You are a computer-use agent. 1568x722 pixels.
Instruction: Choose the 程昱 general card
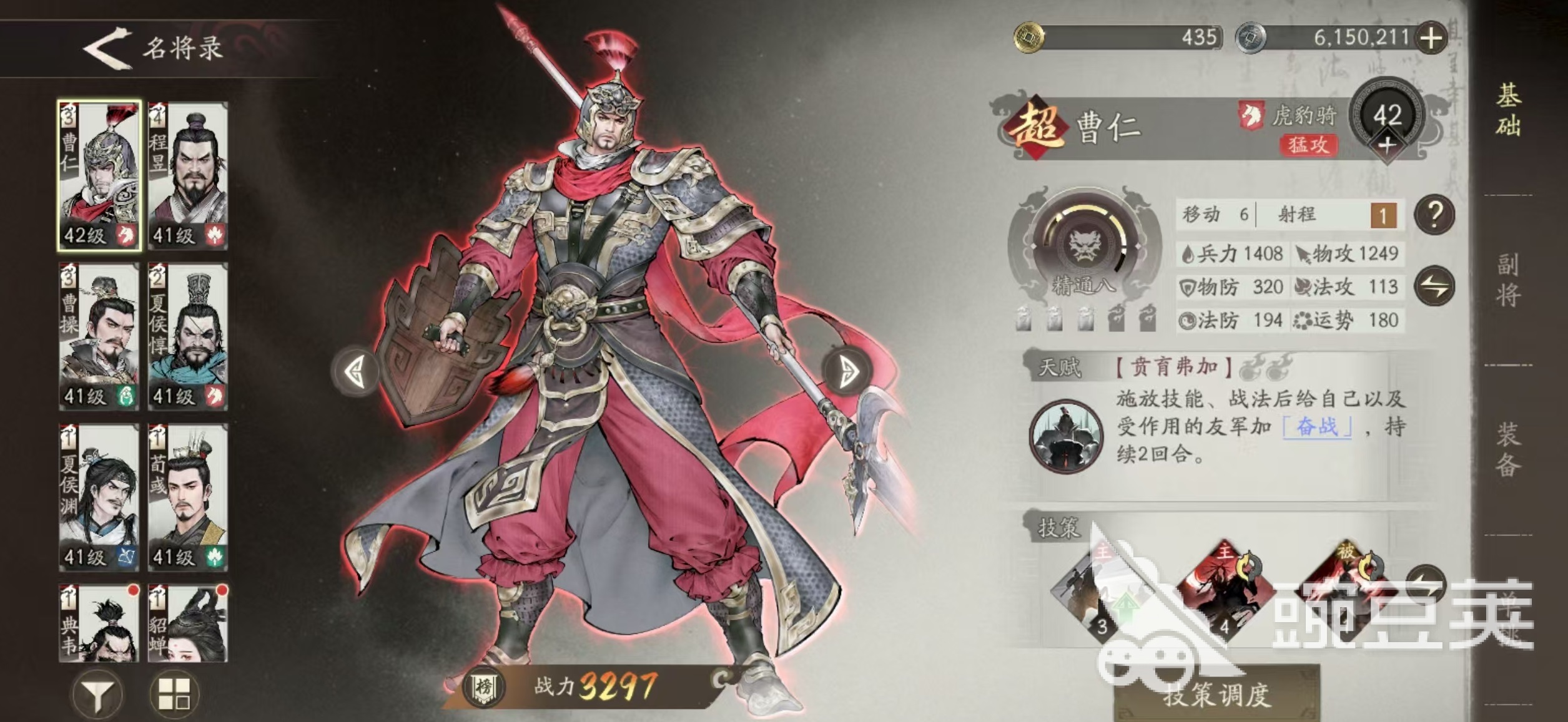(x=188, y=175)
